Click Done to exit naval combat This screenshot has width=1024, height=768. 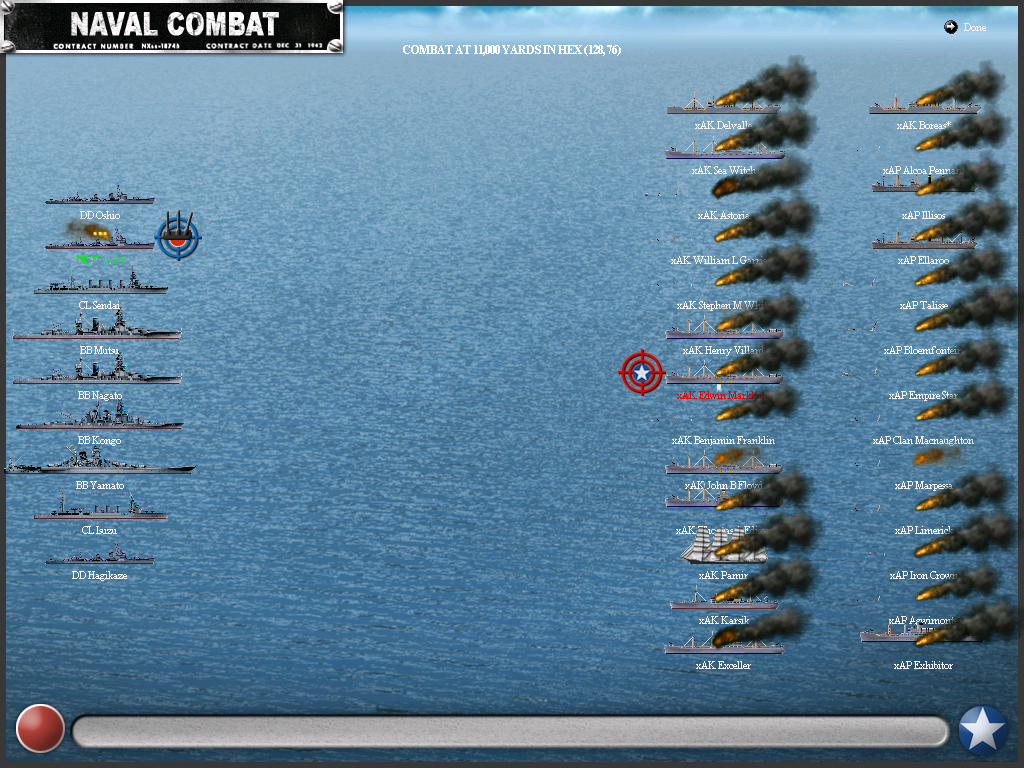(966, 28)
